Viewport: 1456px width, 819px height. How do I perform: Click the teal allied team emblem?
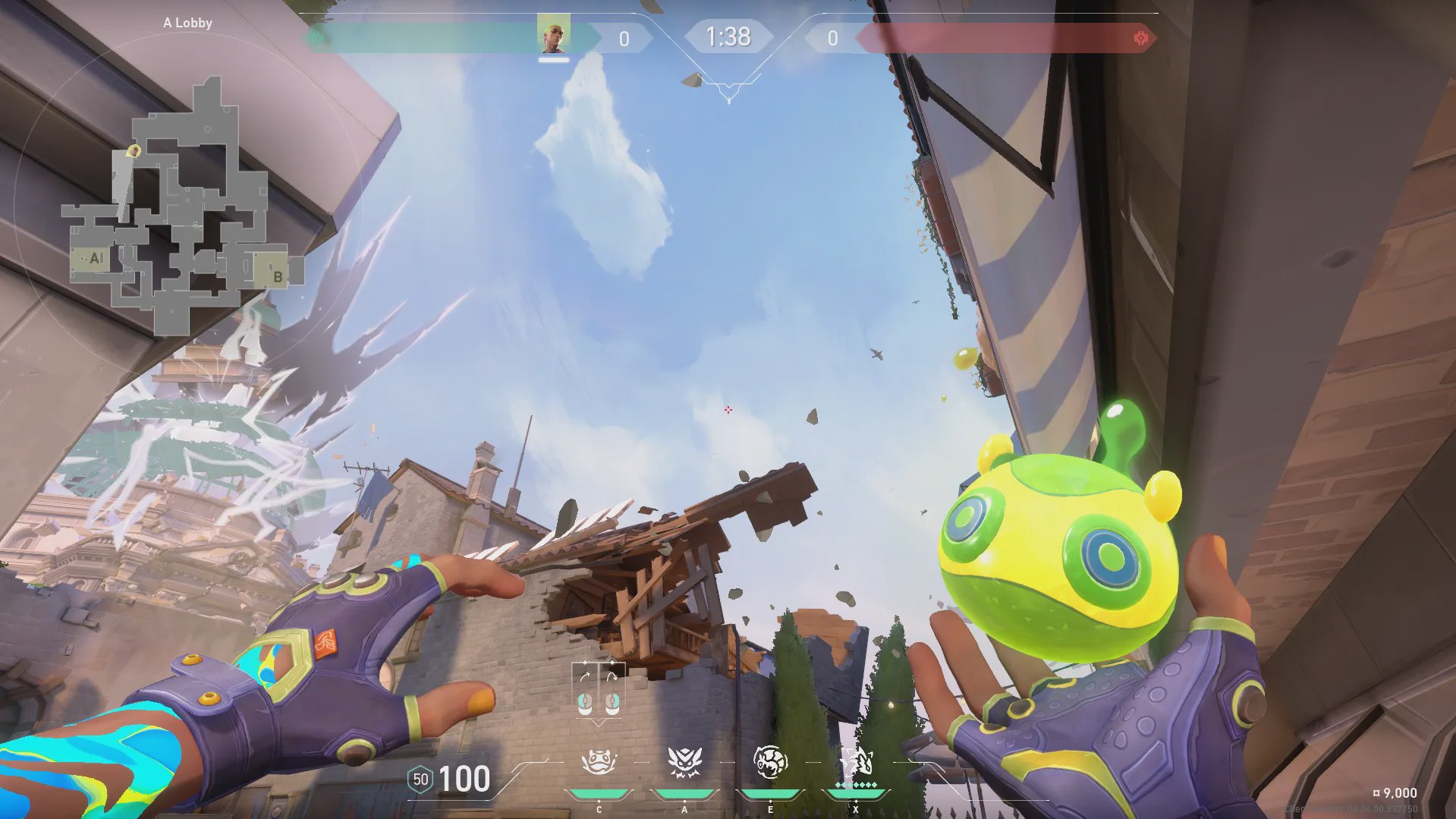click(x=317, y=38)
